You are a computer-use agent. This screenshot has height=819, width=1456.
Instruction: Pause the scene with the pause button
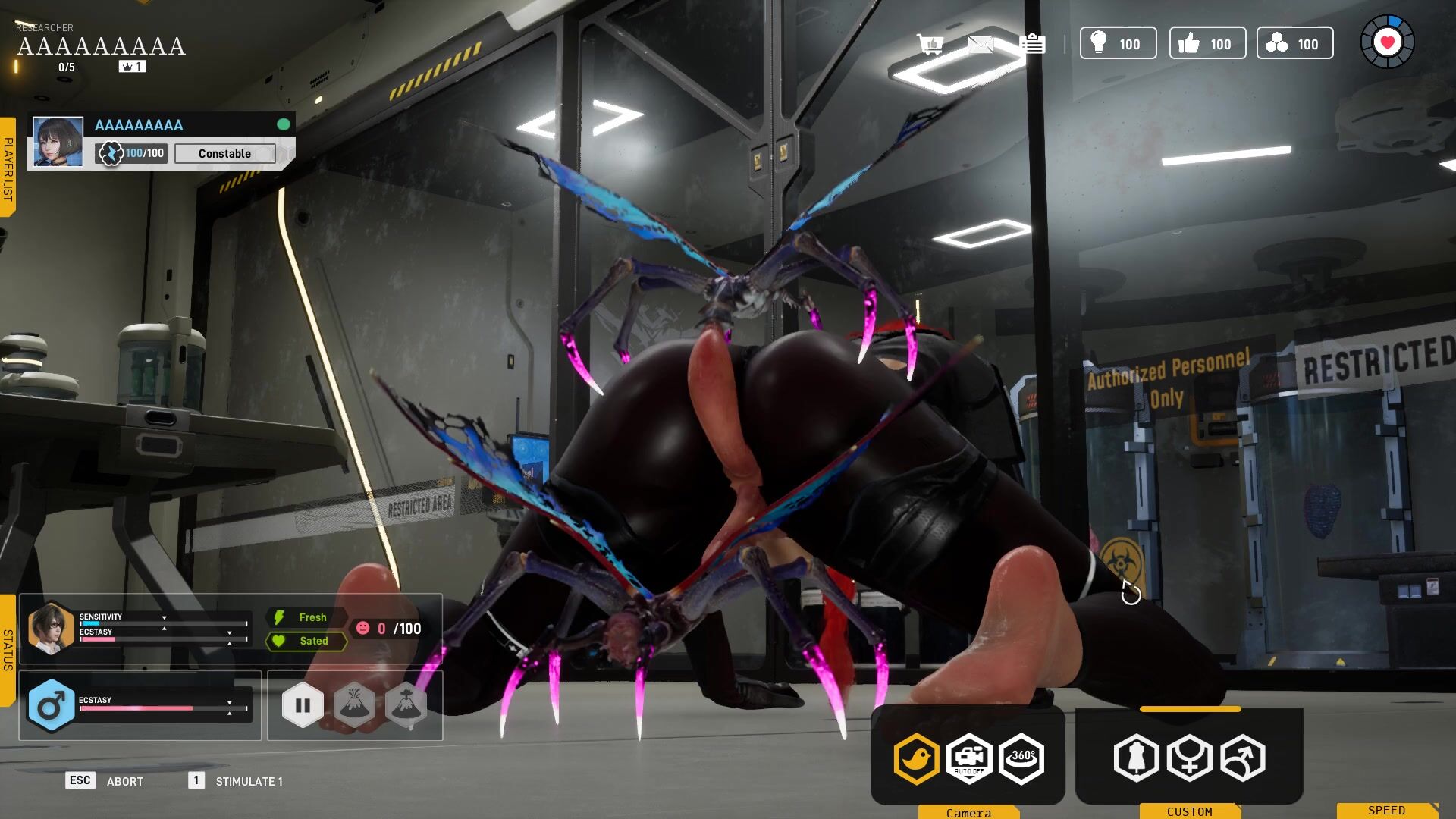point(303,705)
